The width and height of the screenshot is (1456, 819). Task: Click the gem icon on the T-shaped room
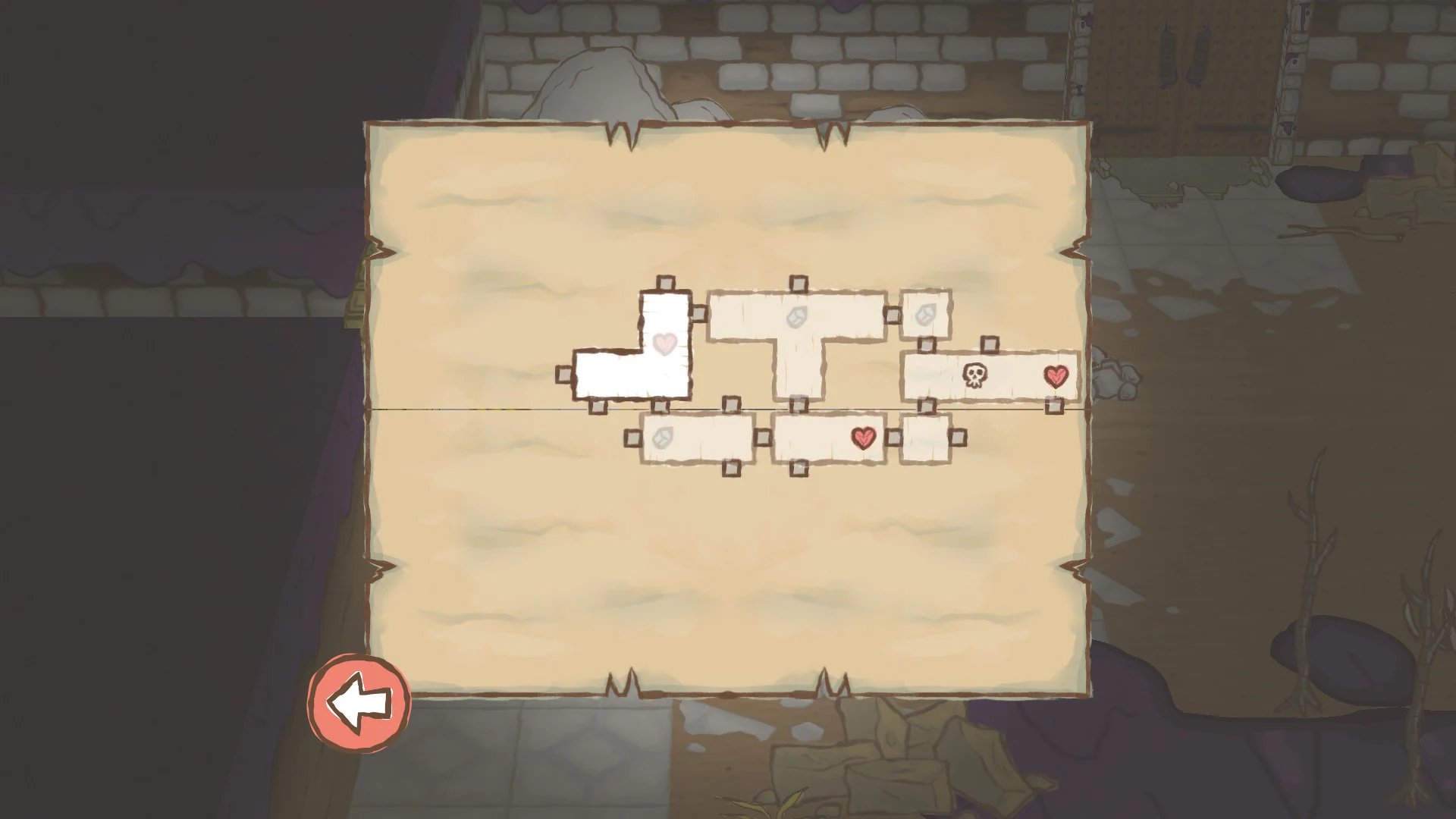pyautogui.click(x=796, y=316)
